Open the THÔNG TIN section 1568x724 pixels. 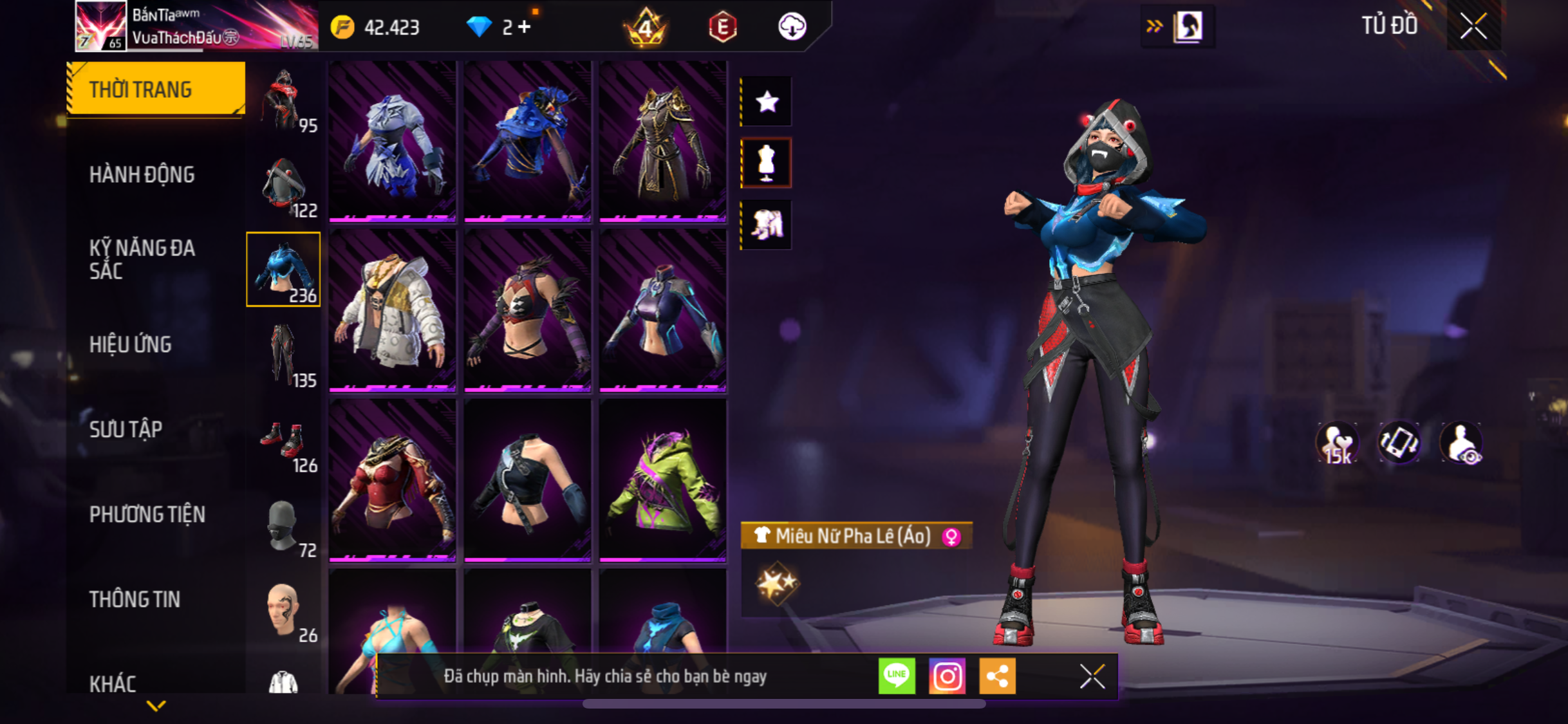135,599
